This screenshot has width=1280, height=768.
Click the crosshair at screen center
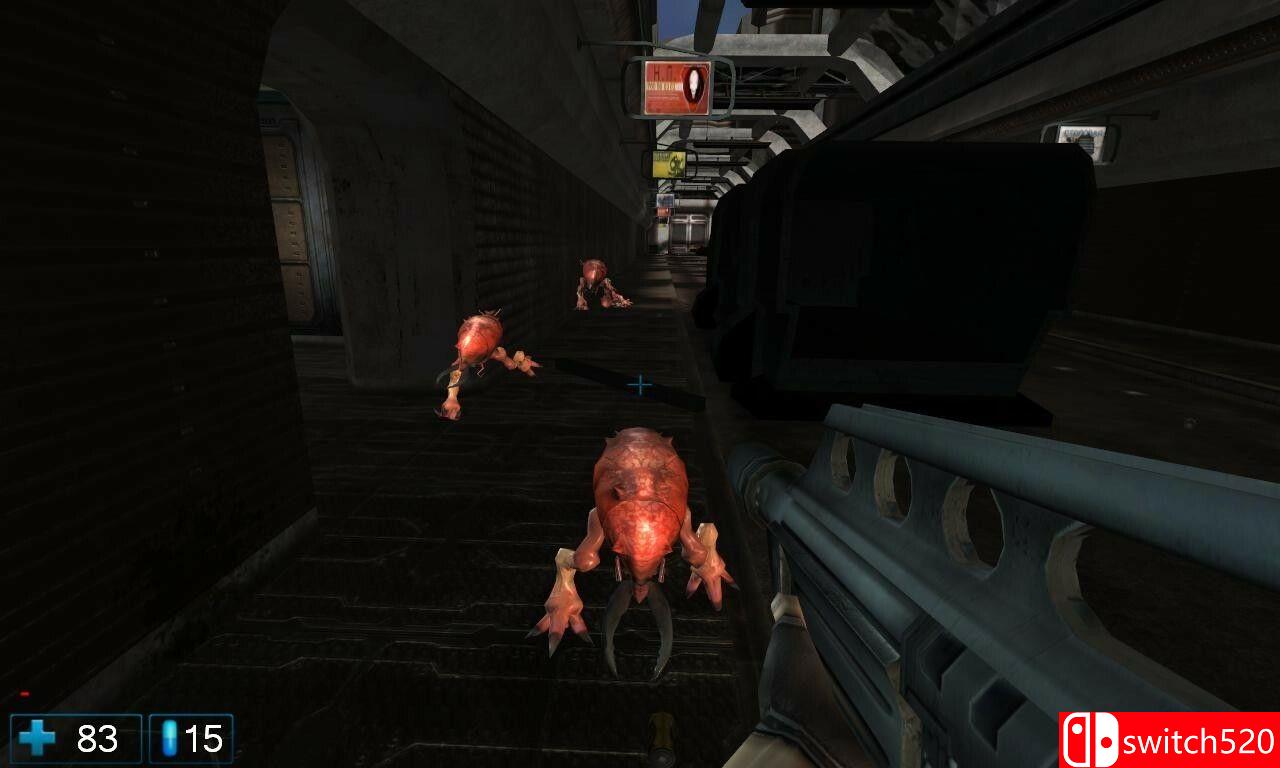point(640,383)
